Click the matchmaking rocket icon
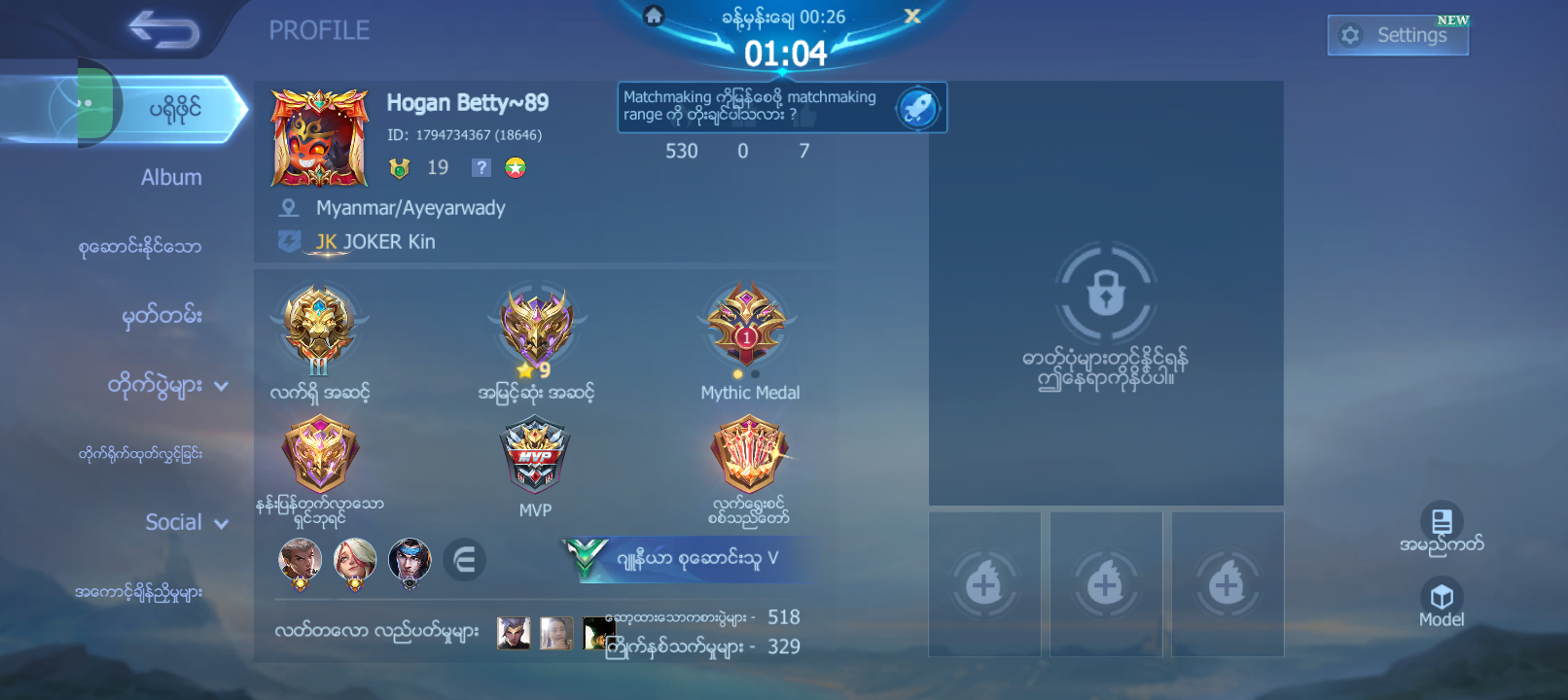This screenshot has width=1568, height=700. [916, 107]
